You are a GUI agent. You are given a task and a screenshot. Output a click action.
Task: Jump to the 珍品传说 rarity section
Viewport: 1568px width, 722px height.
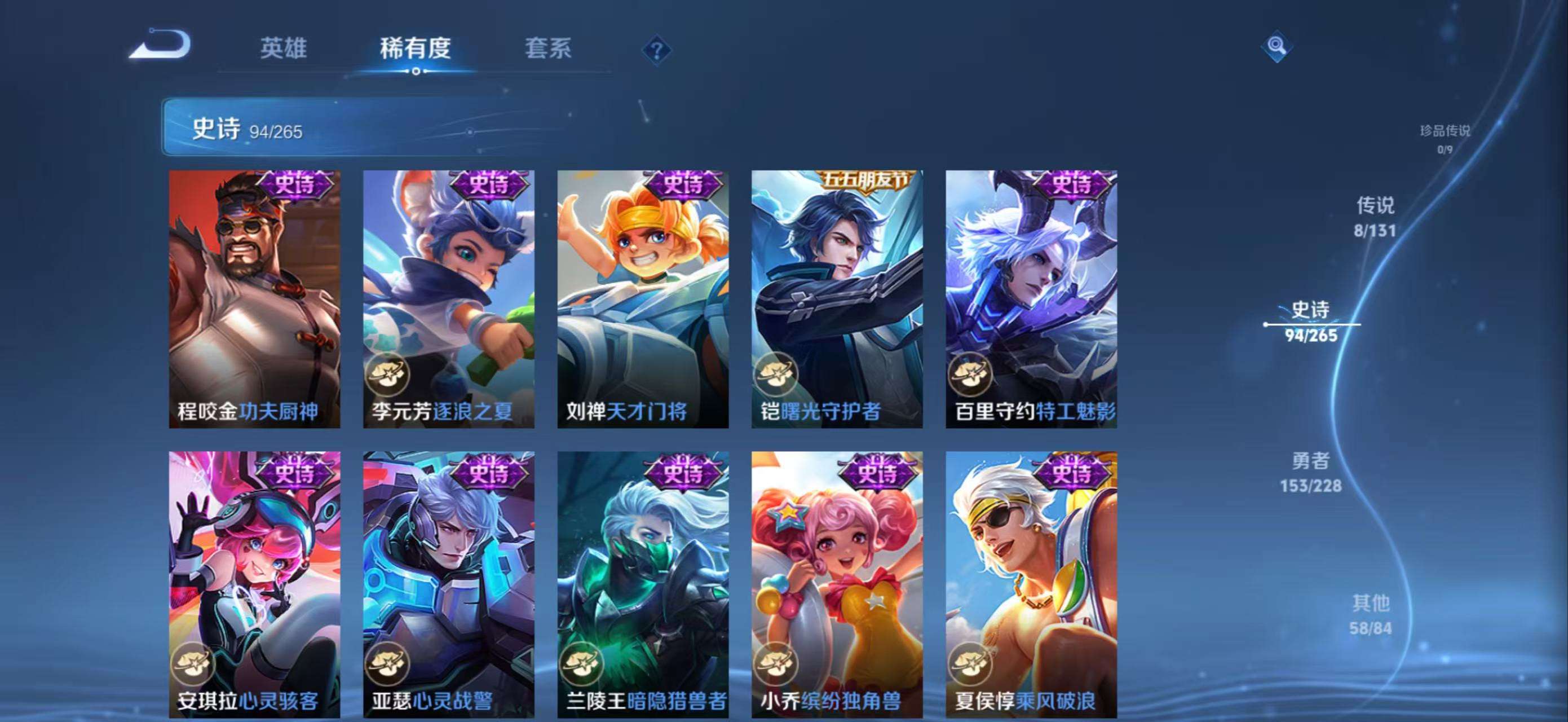point(1445,139)
